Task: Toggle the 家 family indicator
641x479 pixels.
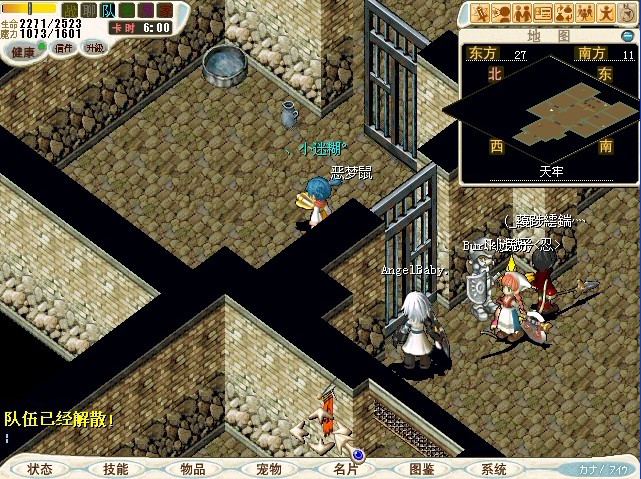Action: tap(165, 10)
